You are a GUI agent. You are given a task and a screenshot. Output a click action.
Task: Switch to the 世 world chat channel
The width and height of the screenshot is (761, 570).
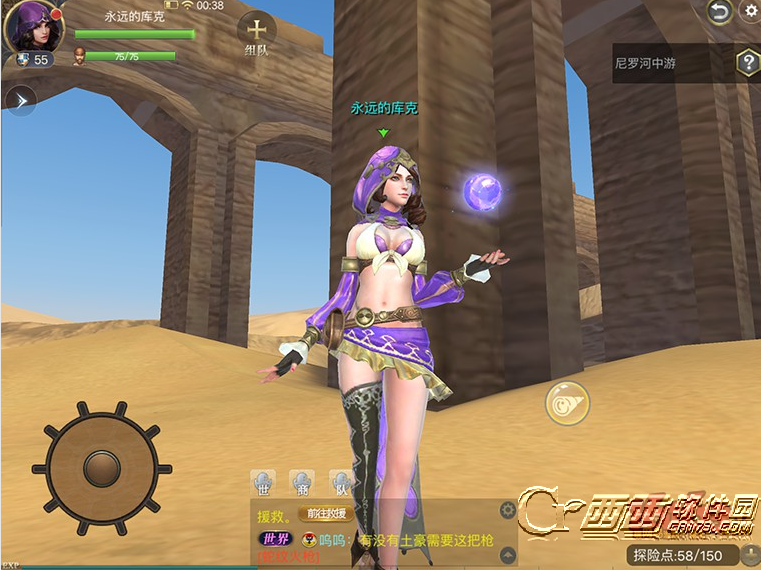pyautogui.click(x=262, y=484)
